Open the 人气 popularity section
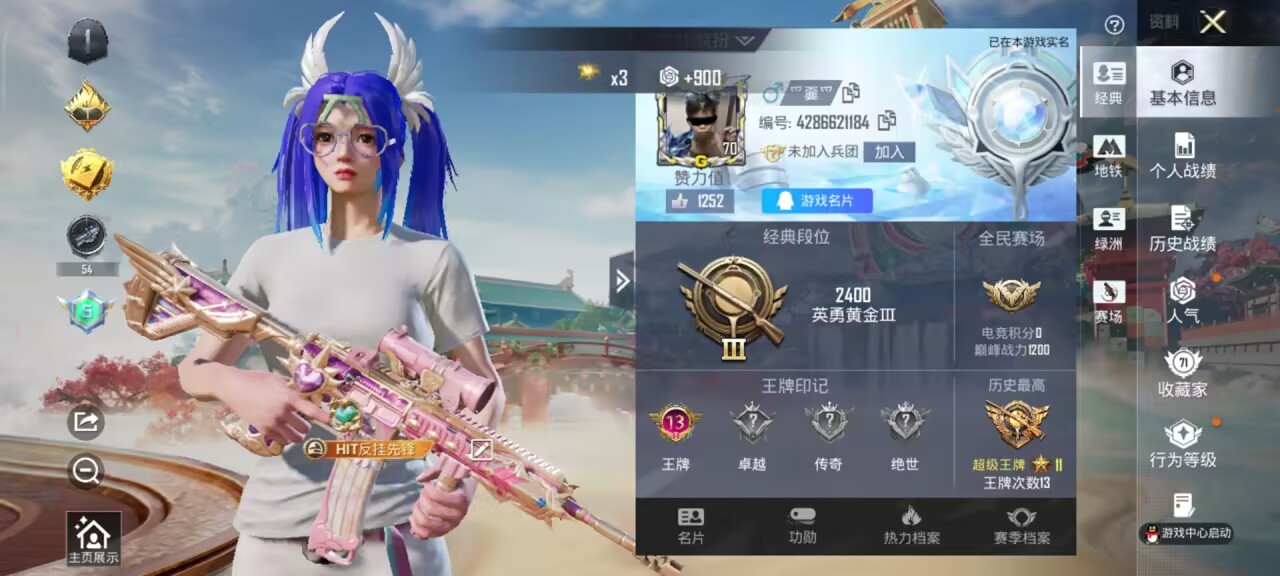 (1183, 302)
